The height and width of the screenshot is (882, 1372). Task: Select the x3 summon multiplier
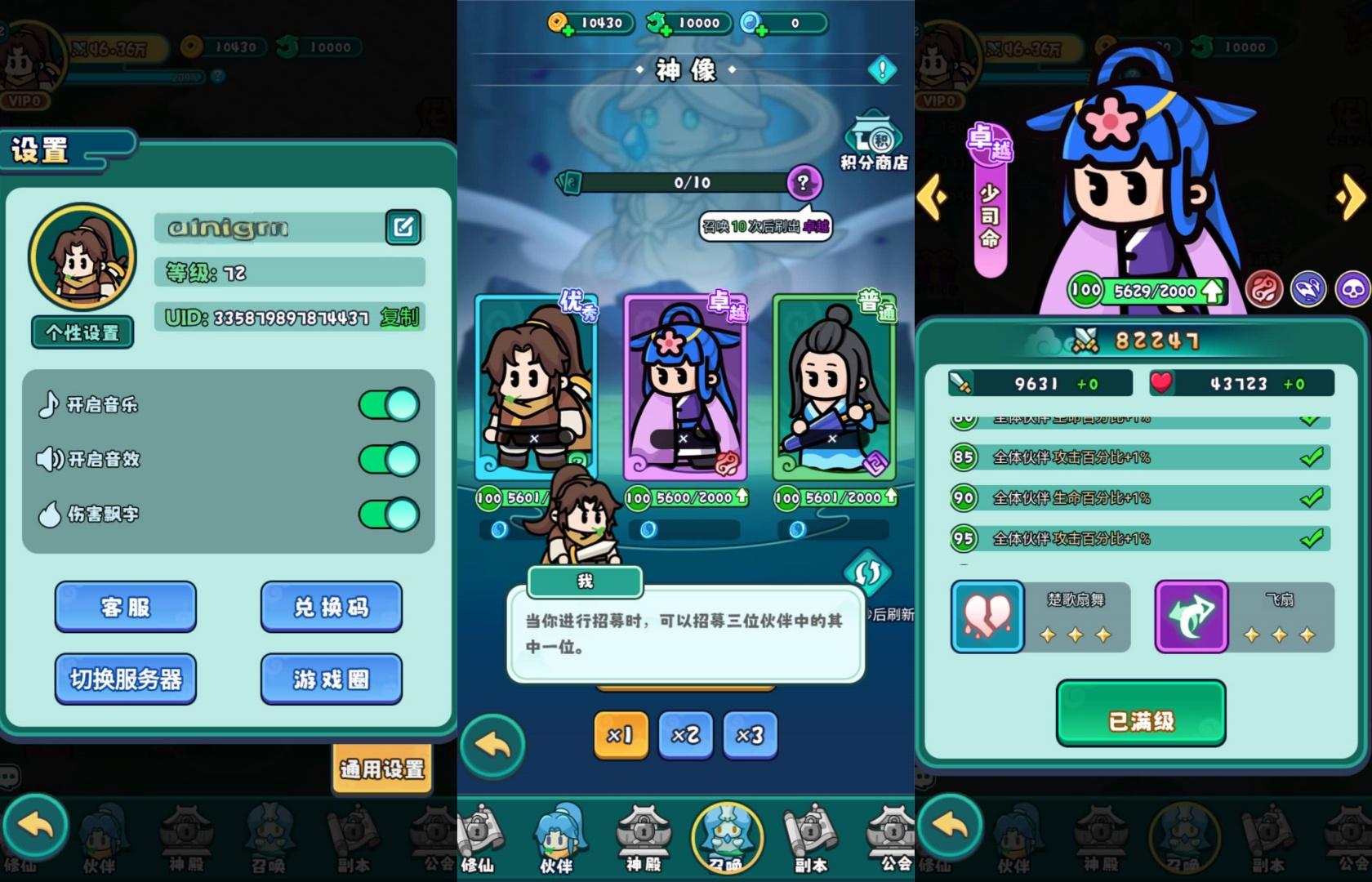pyautogui.click(x=750, y=735)
